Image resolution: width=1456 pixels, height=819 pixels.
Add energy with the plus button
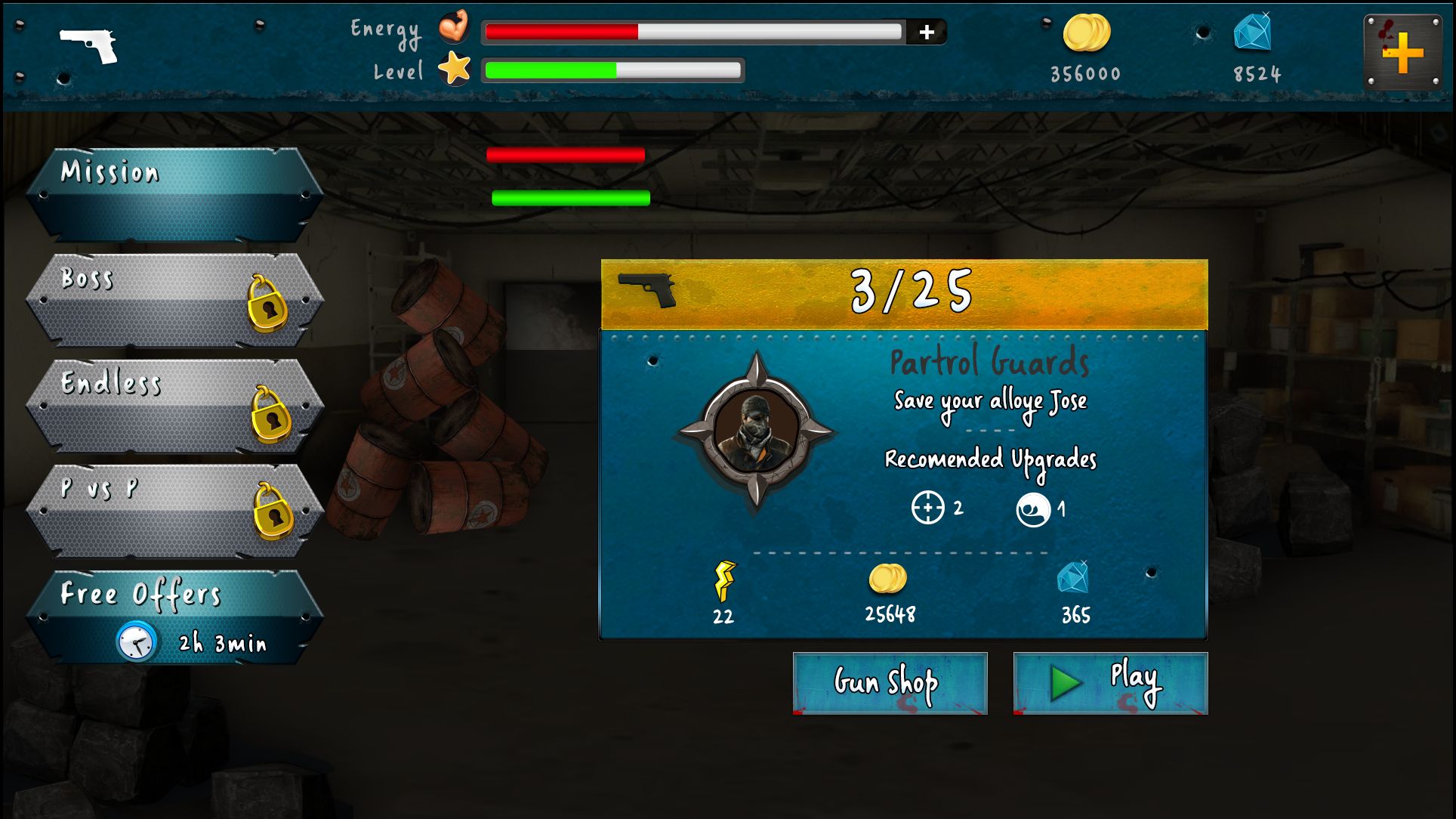click(x=927, y=32)
